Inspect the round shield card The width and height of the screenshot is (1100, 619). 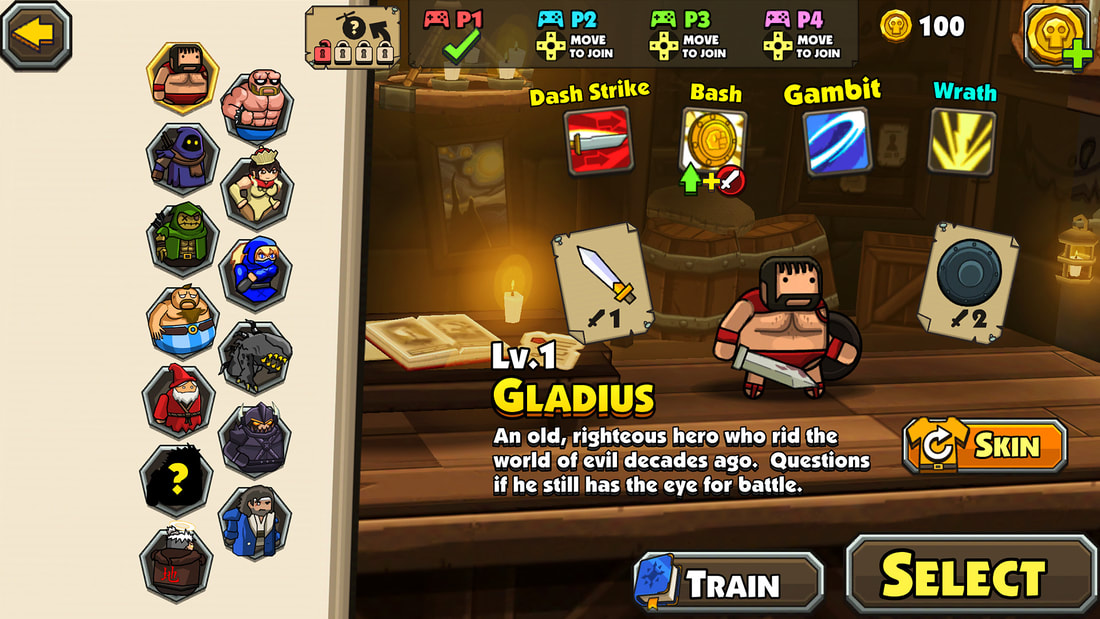[968, 282]
